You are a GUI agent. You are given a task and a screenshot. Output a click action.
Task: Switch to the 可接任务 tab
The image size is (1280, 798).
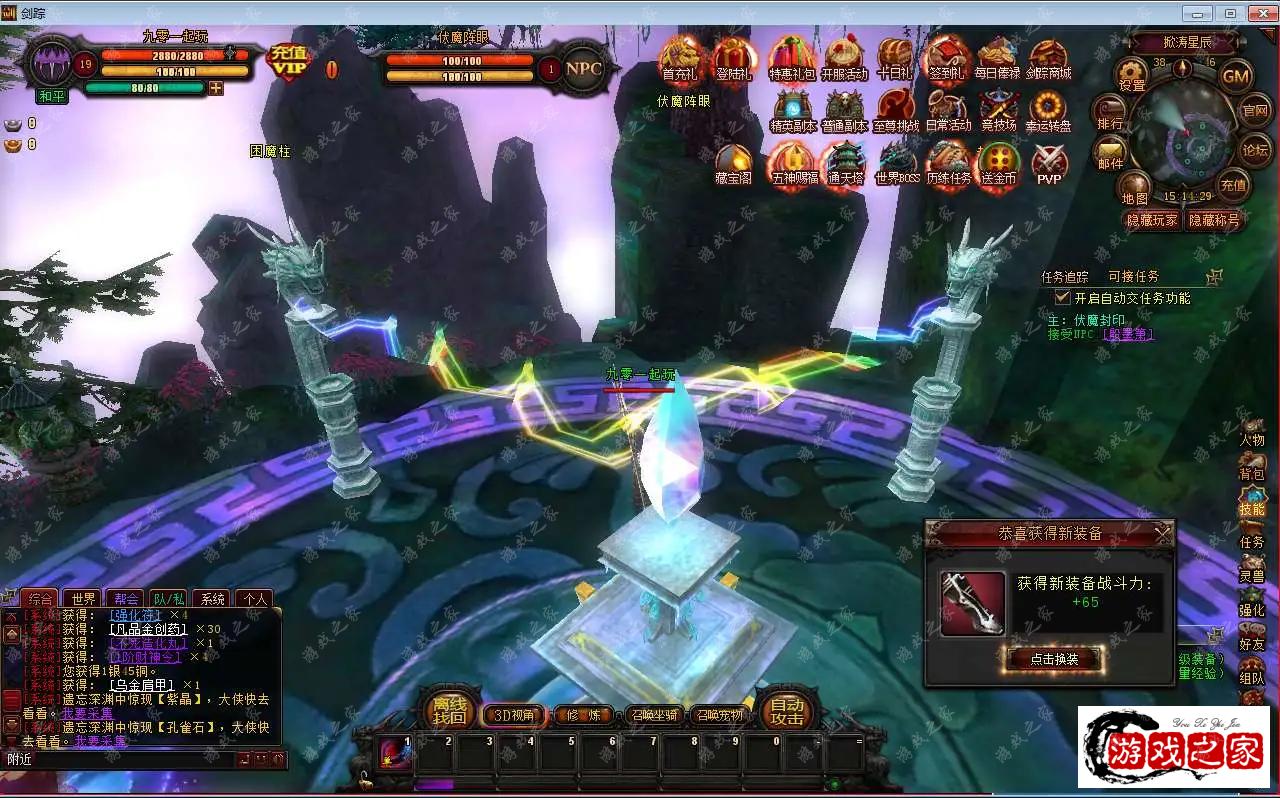coord(1133,277)
